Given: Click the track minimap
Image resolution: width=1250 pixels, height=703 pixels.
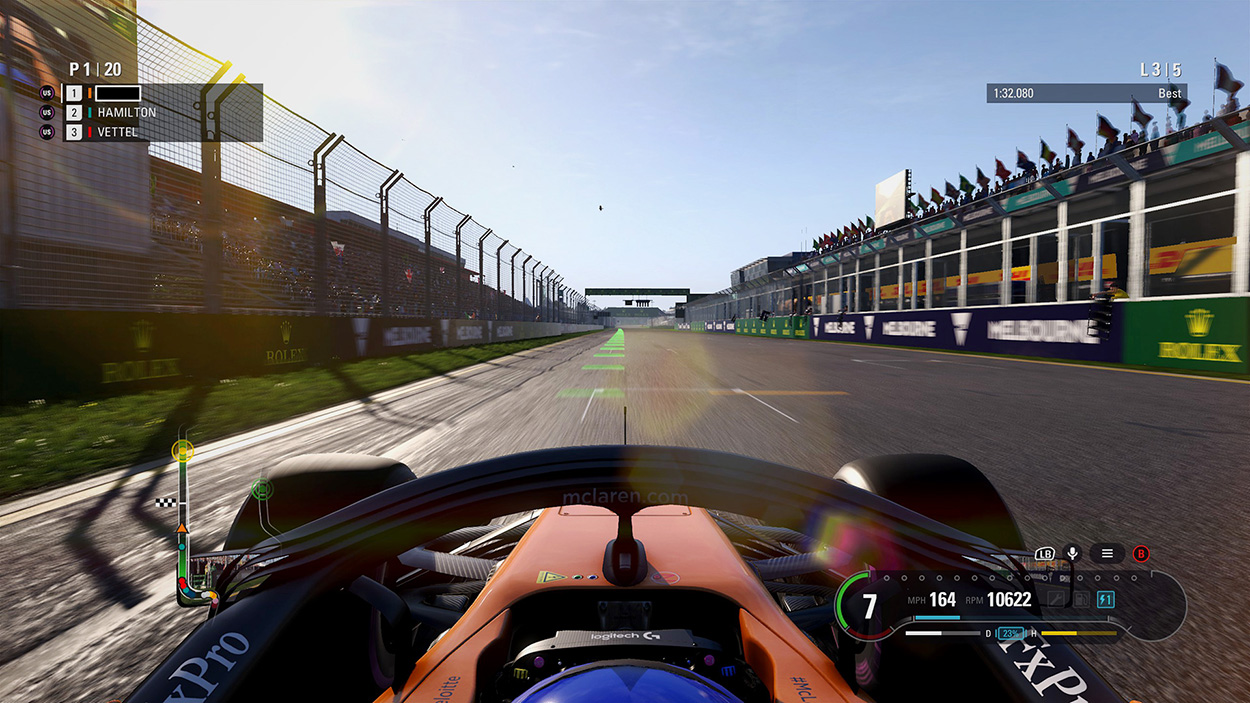Looking at the screenshot, I should coord(186,522).
